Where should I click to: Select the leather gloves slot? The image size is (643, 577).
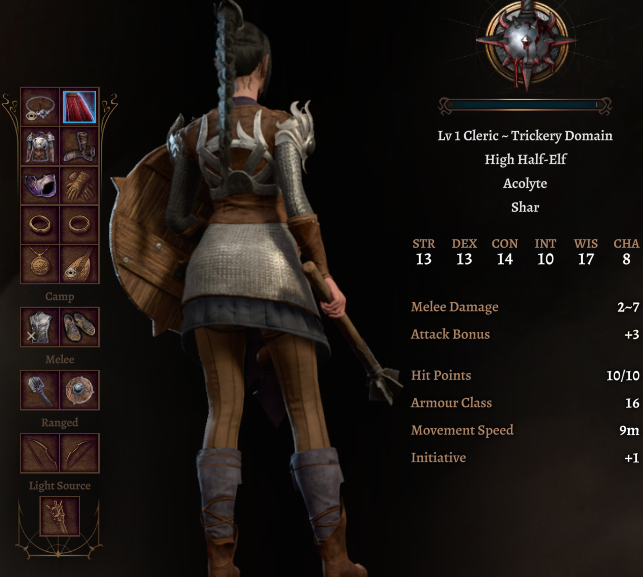(79, 185)
